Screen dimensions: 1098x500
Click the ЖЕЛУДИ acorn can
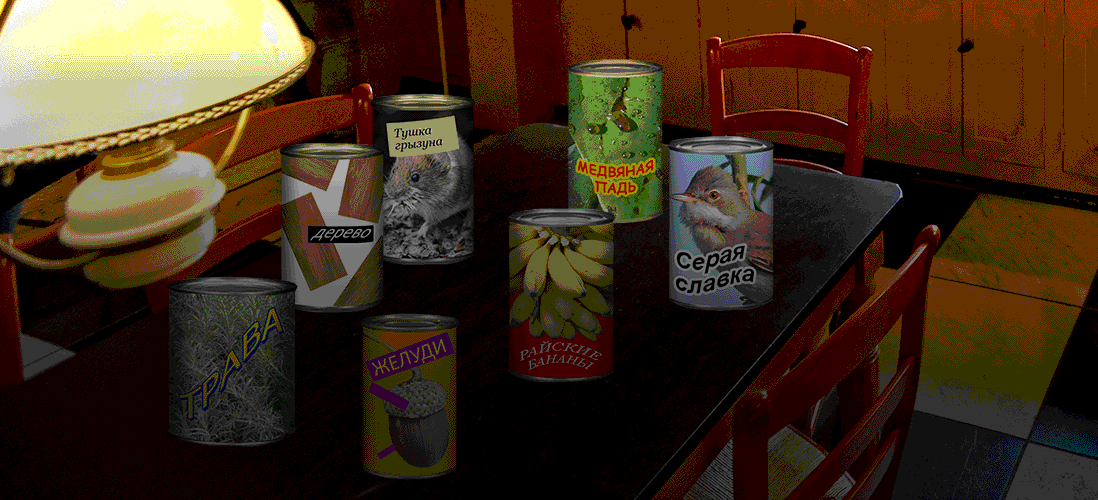coord(409,397)
